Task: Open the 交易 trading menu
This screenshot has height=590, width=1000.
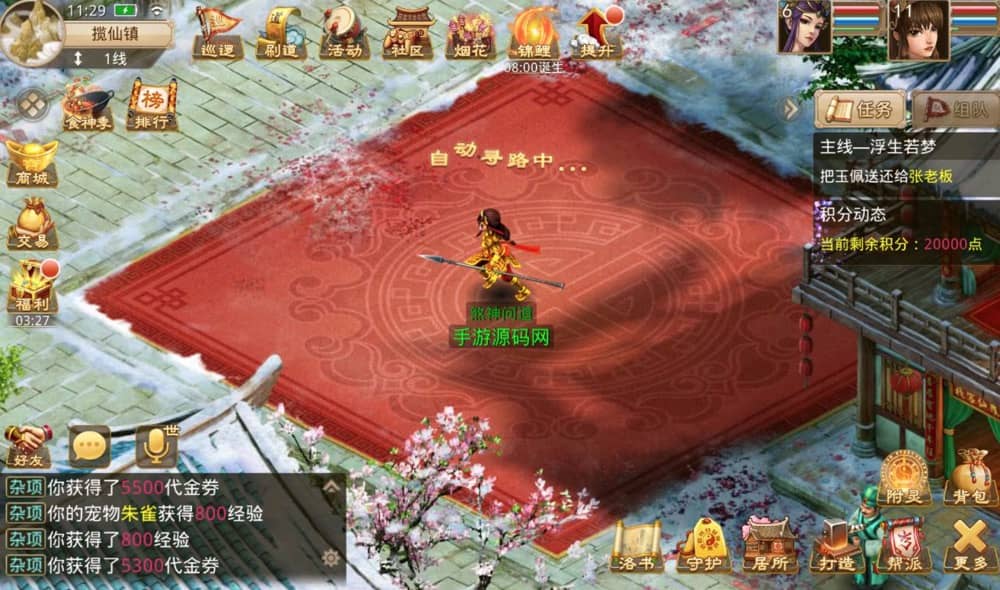Action: pyautogui.click(x=33, y=223)
